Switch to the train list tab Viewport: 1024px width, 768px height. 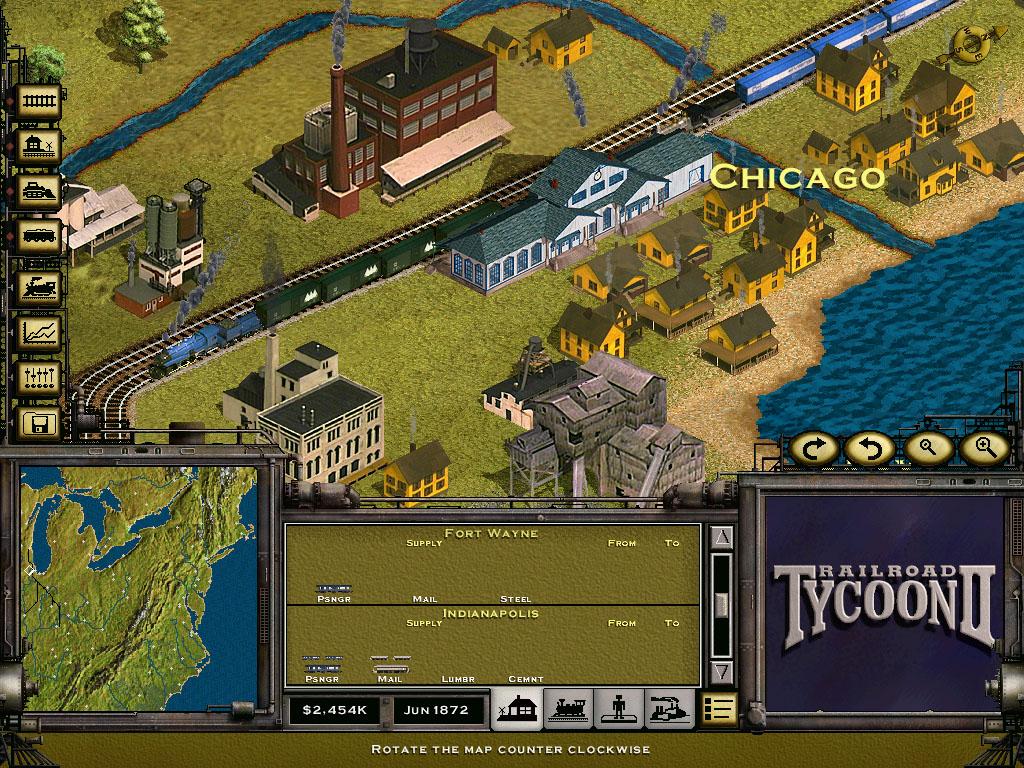(568, 708)
